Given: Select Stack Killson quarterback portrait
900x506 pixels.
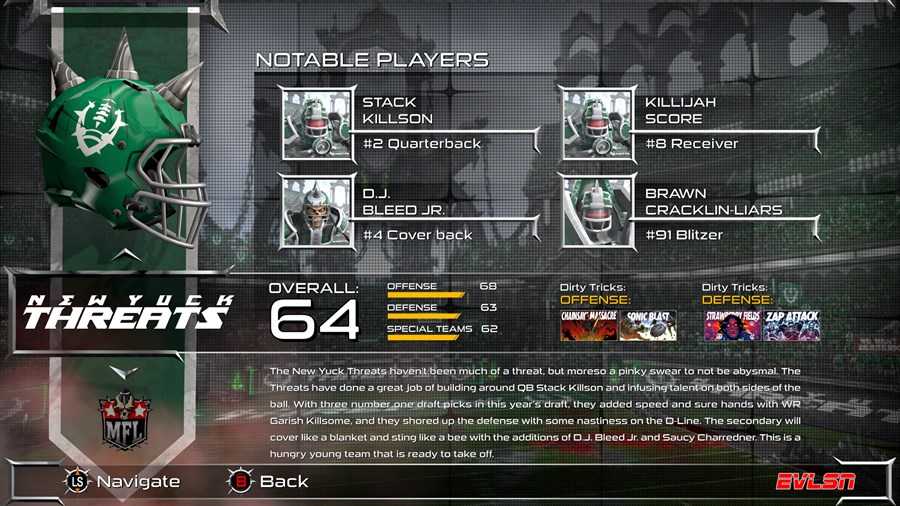Looking at the screenshot, I should (318, 126).
